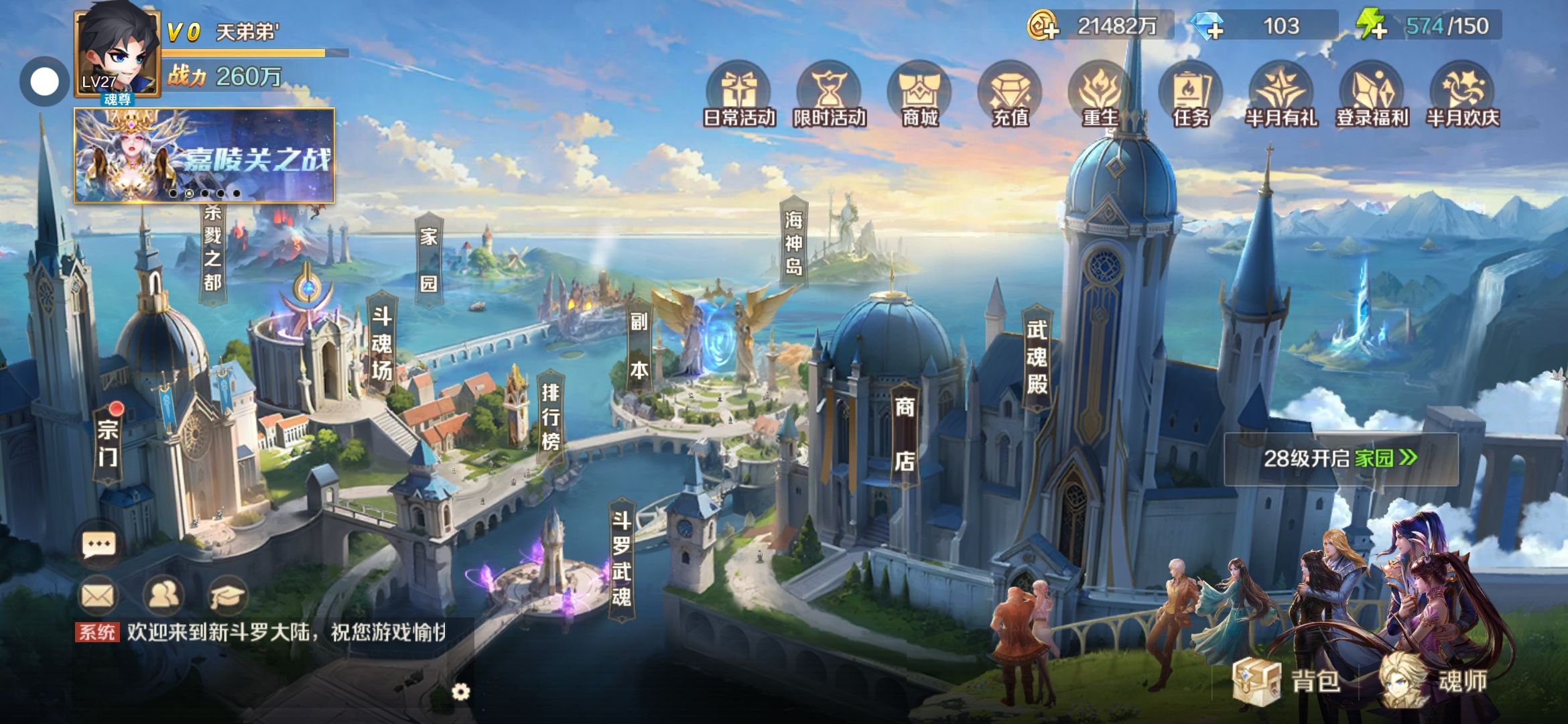Open the 排行榜 leaderboard

(x=550, y=417)
